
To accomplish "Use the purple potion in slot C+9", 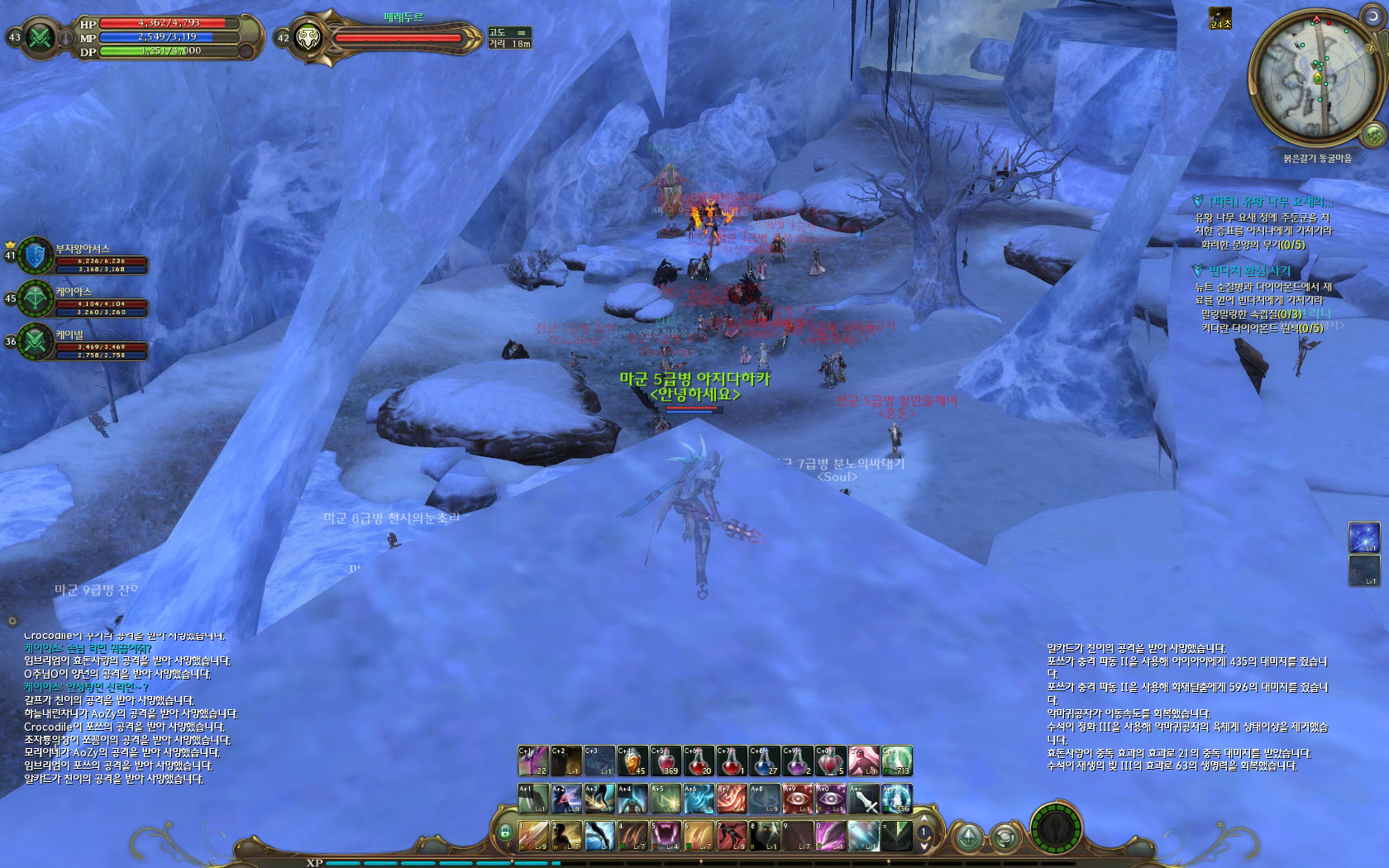I will (x=797, y=761).
